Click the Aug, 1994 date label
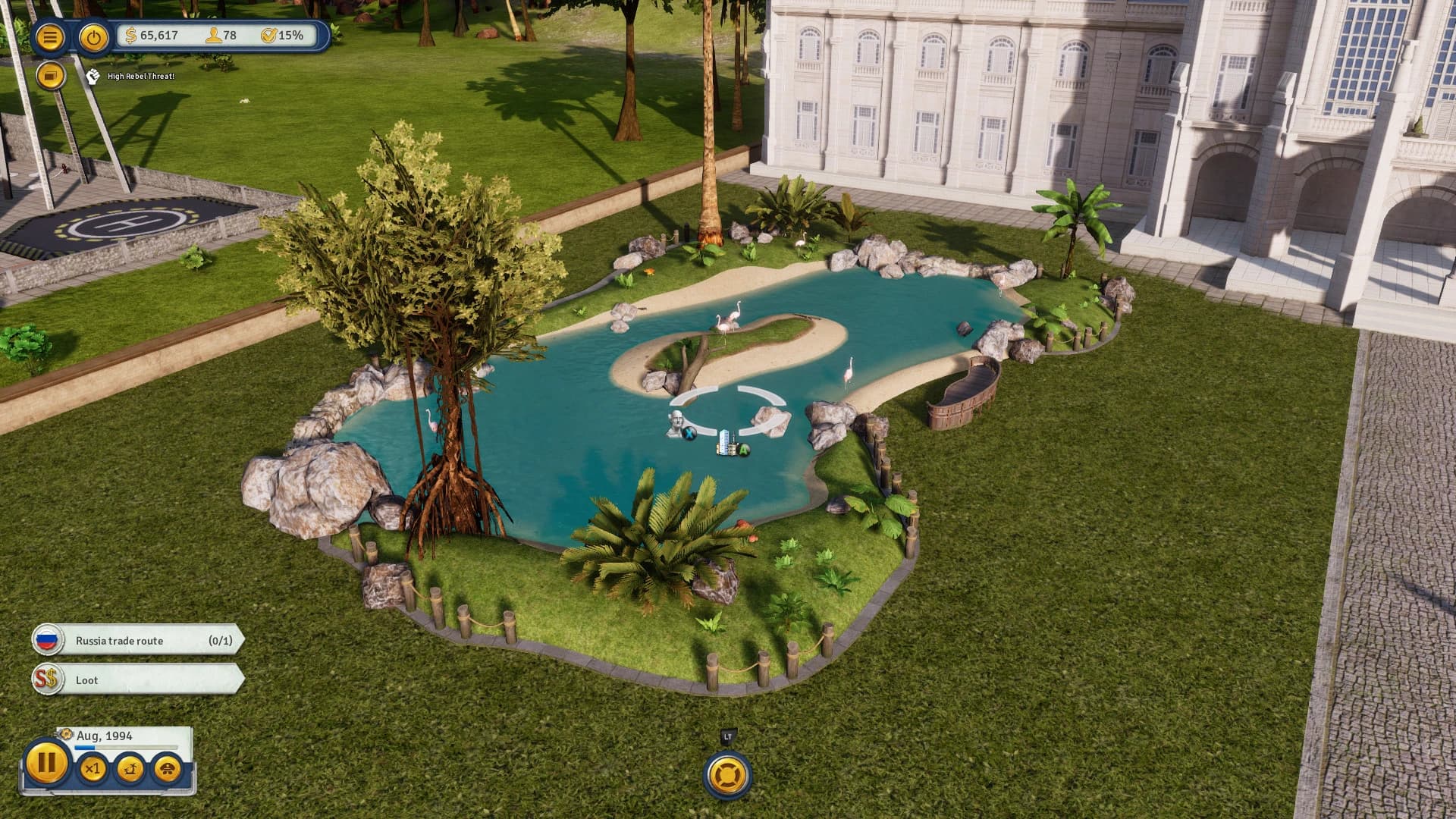Viewport: 1456px width, 819px height. coord(104,735)
